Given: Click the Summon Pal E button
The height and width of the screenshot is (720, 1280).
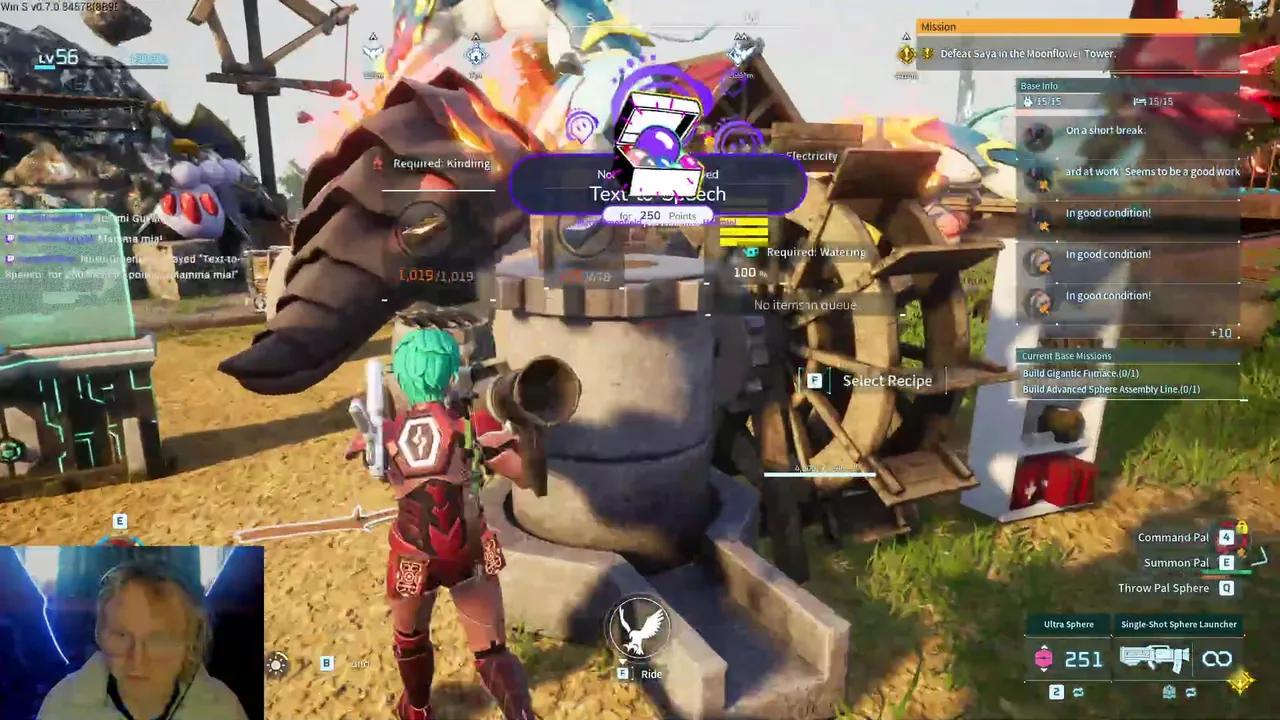Looking at the screenshot, I should 1226,562.
